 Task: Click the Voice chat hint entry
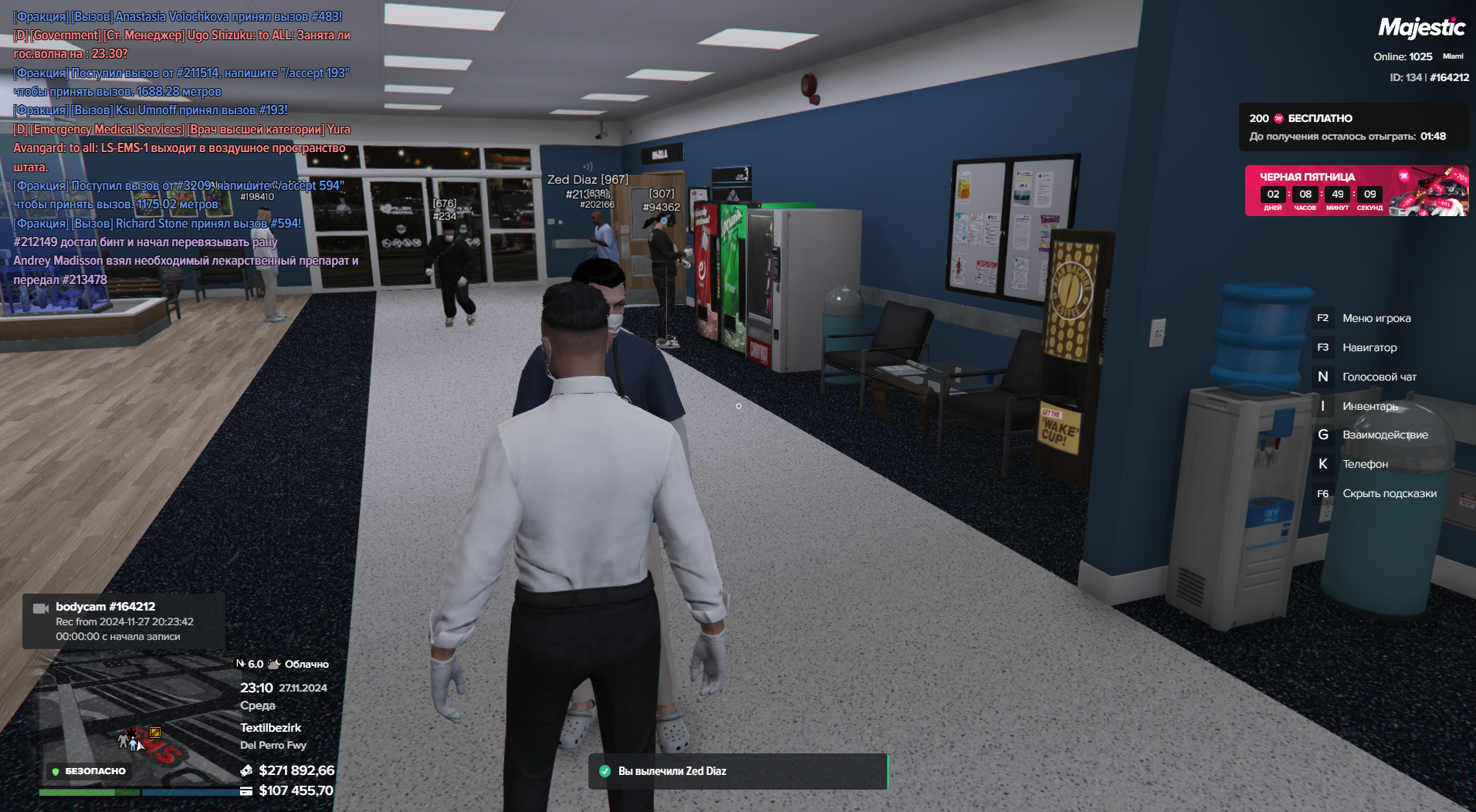click(1379, 377)
